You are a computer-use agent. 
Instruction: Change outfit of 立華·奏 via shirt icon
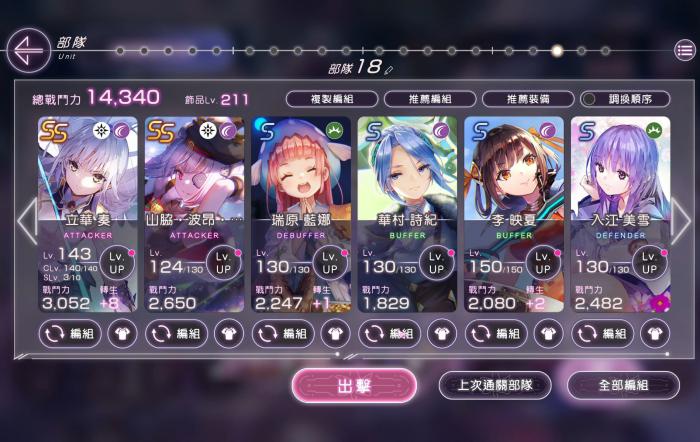[x=123, y=333]
